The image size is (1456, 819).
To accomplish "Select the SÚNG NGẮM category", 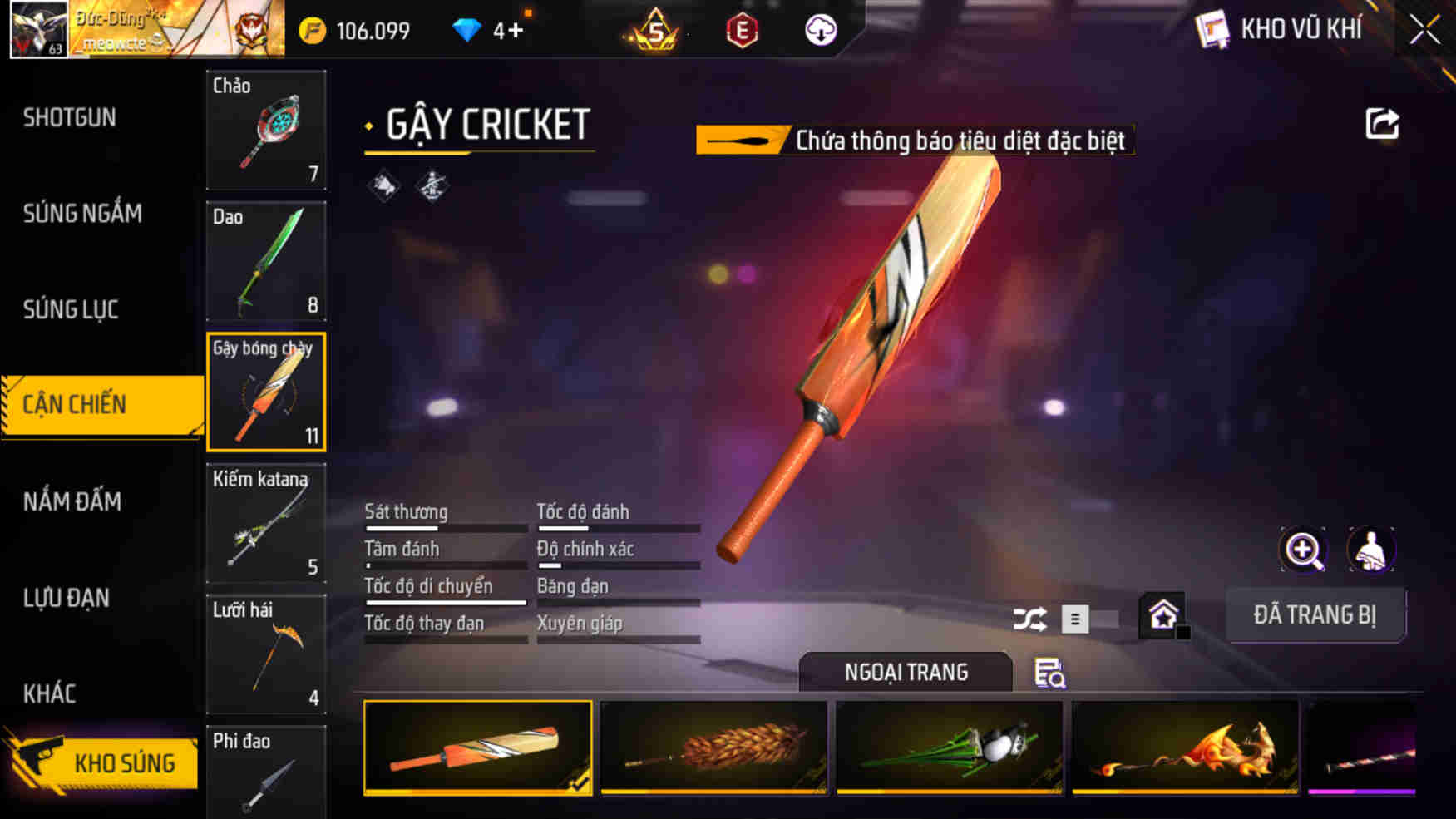I will coord(83,214).
